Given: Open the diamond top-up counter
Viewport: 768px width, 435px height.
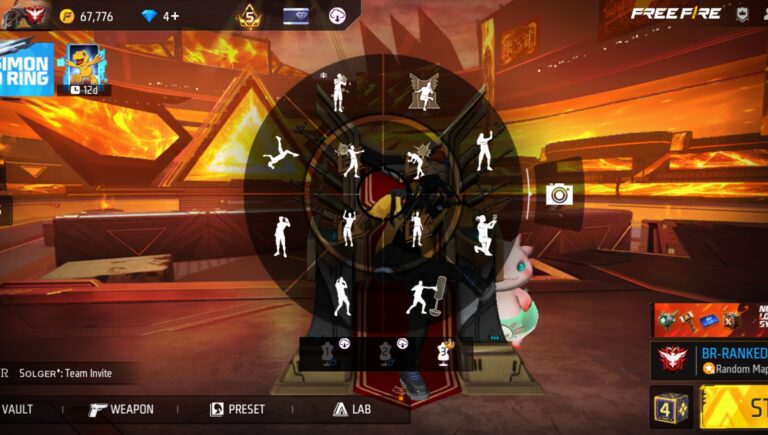Looking at the screenshot, I should click(x=160, y=16).
